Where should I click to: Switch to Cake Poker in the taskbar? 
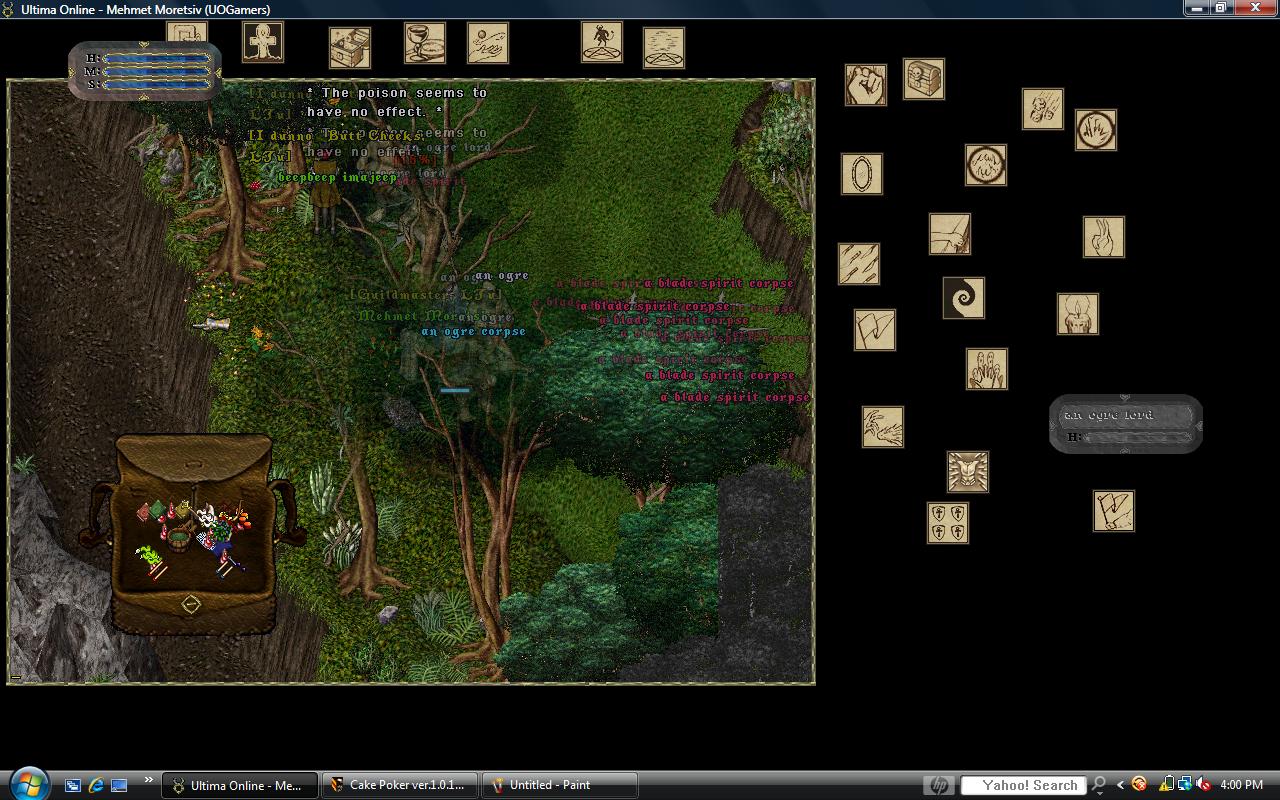click(399, 785)
